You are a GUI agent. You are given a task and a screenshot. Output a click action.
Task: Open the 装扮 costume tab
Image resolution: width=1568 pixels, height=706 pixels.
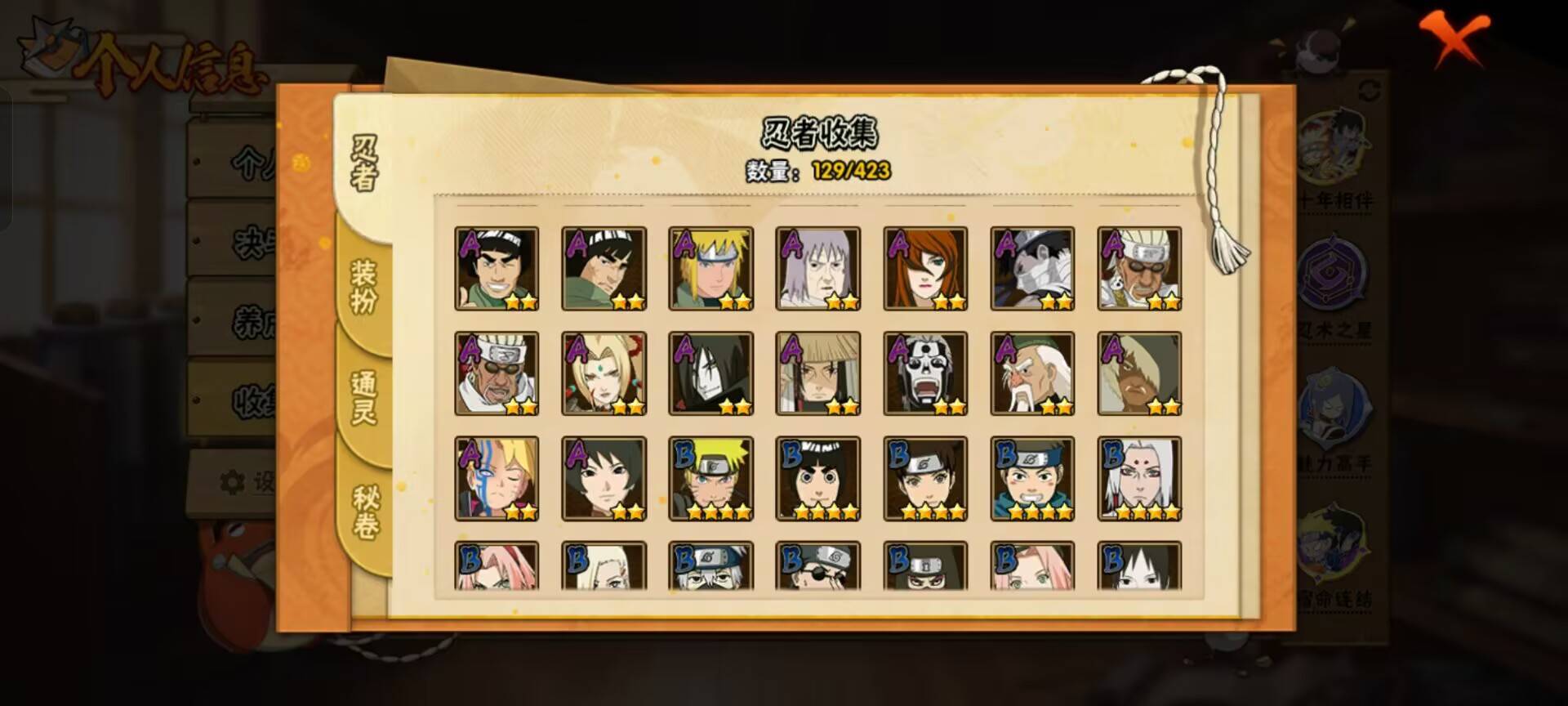pyautogui.click(x=364, y=286)
